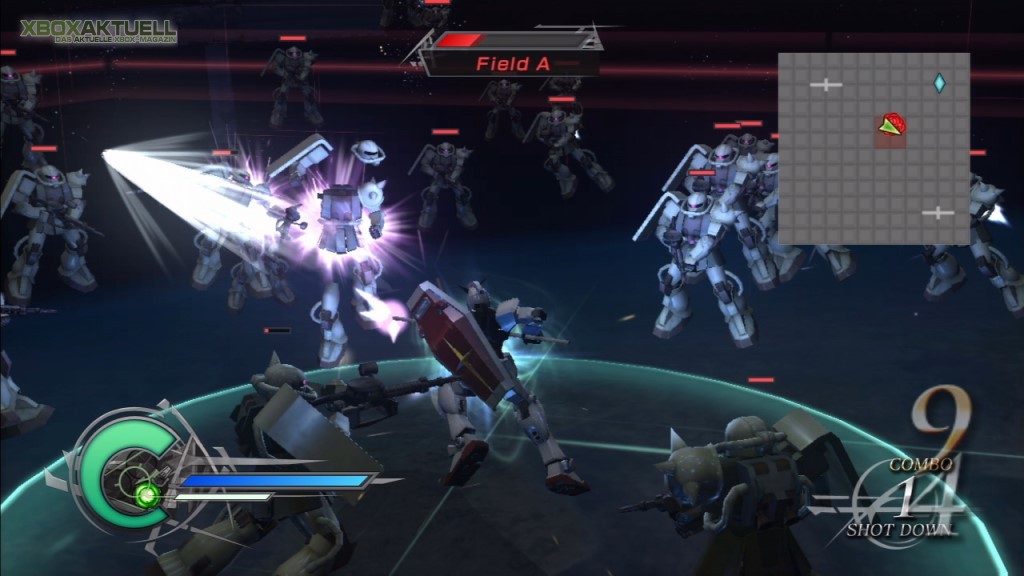
Task: Click the green circular radar gauge
Action: coord(127,469)
